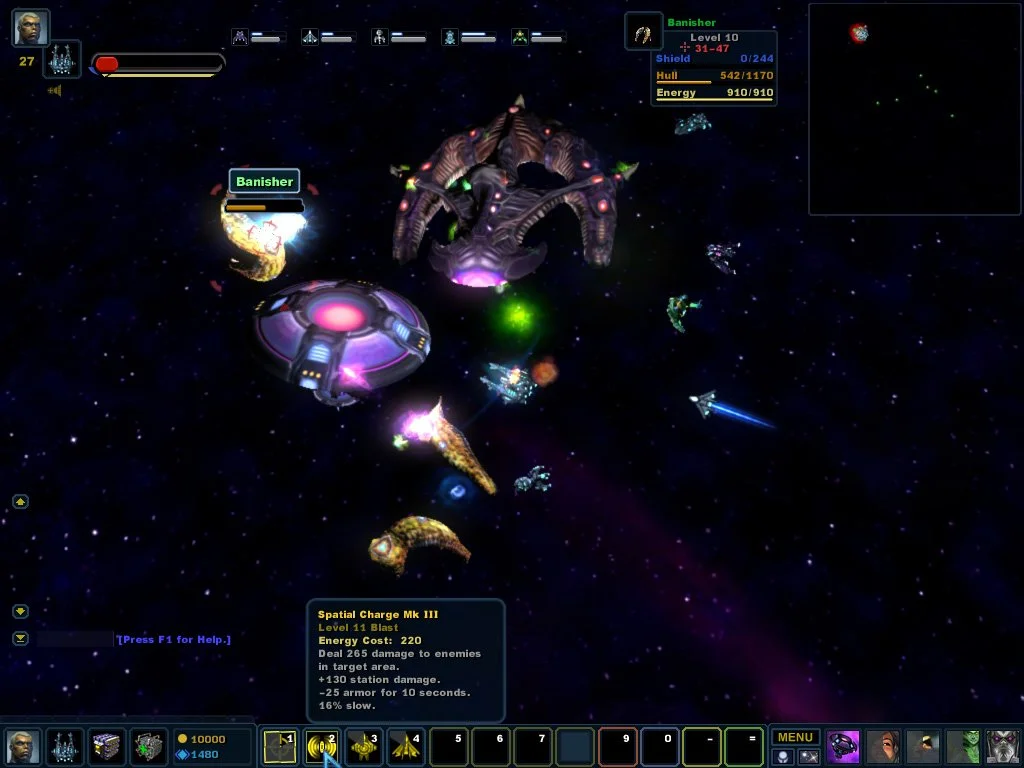Image resolution: width=1024 pixels, height=768 pixels.
Task: Choose the grey robot faction portrait
Action: (1004, 746)
